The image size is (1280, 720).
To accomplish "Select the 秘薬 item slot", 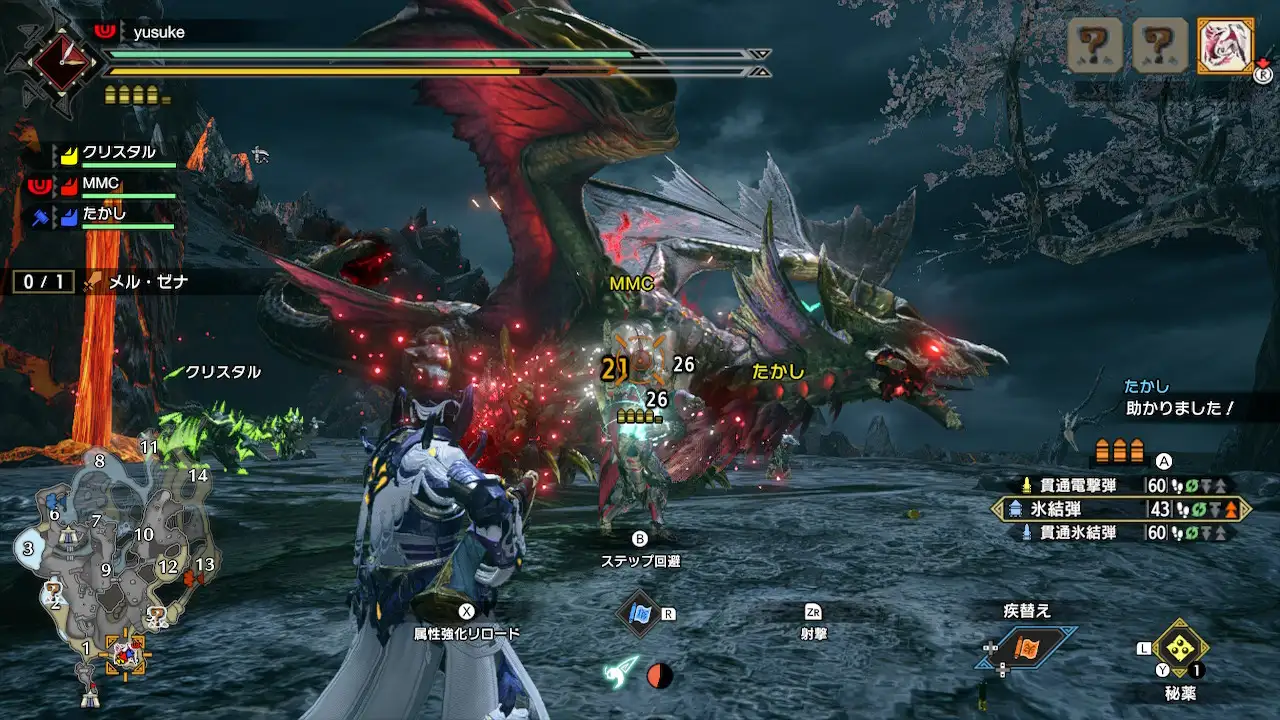I will pos(1180,648).
